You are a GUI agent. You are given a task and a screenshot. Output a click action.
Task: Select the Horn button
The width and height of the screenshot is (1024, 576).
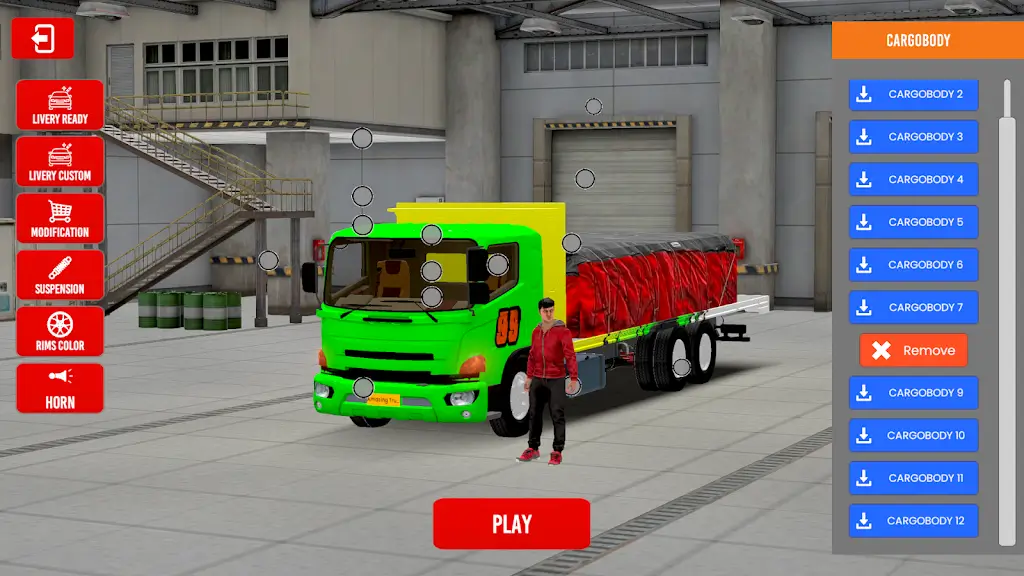coord(60,388)
